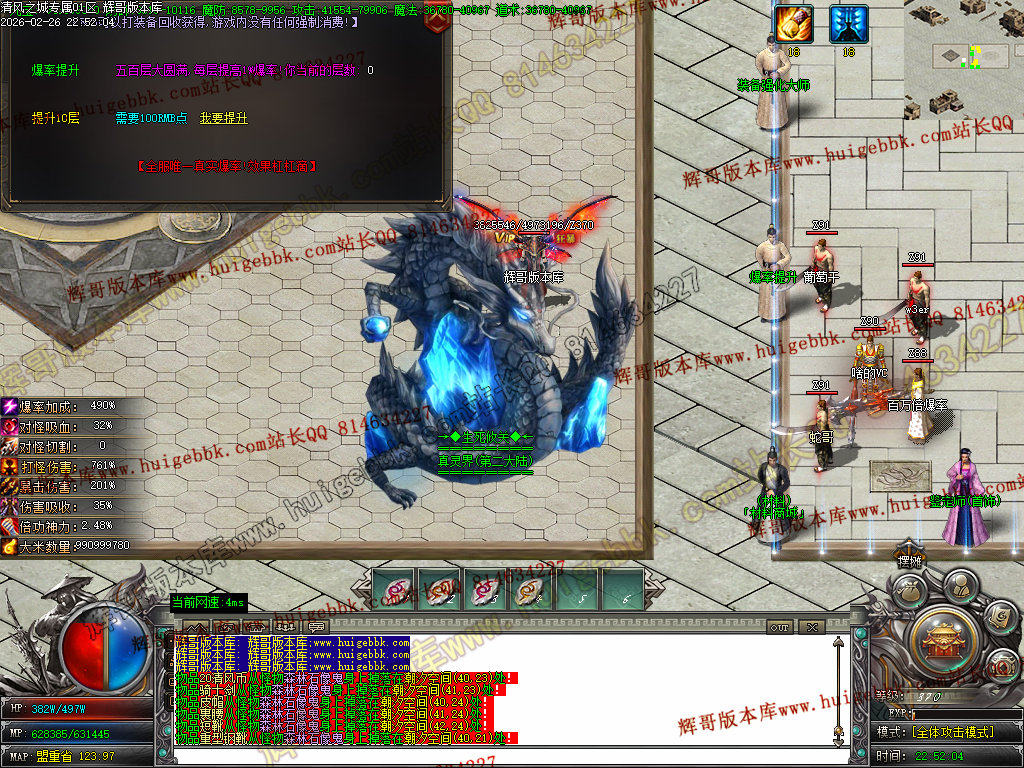This screenshot has height=768, width=1024.
Task: Click the chat input line
Action: (500, 755)
